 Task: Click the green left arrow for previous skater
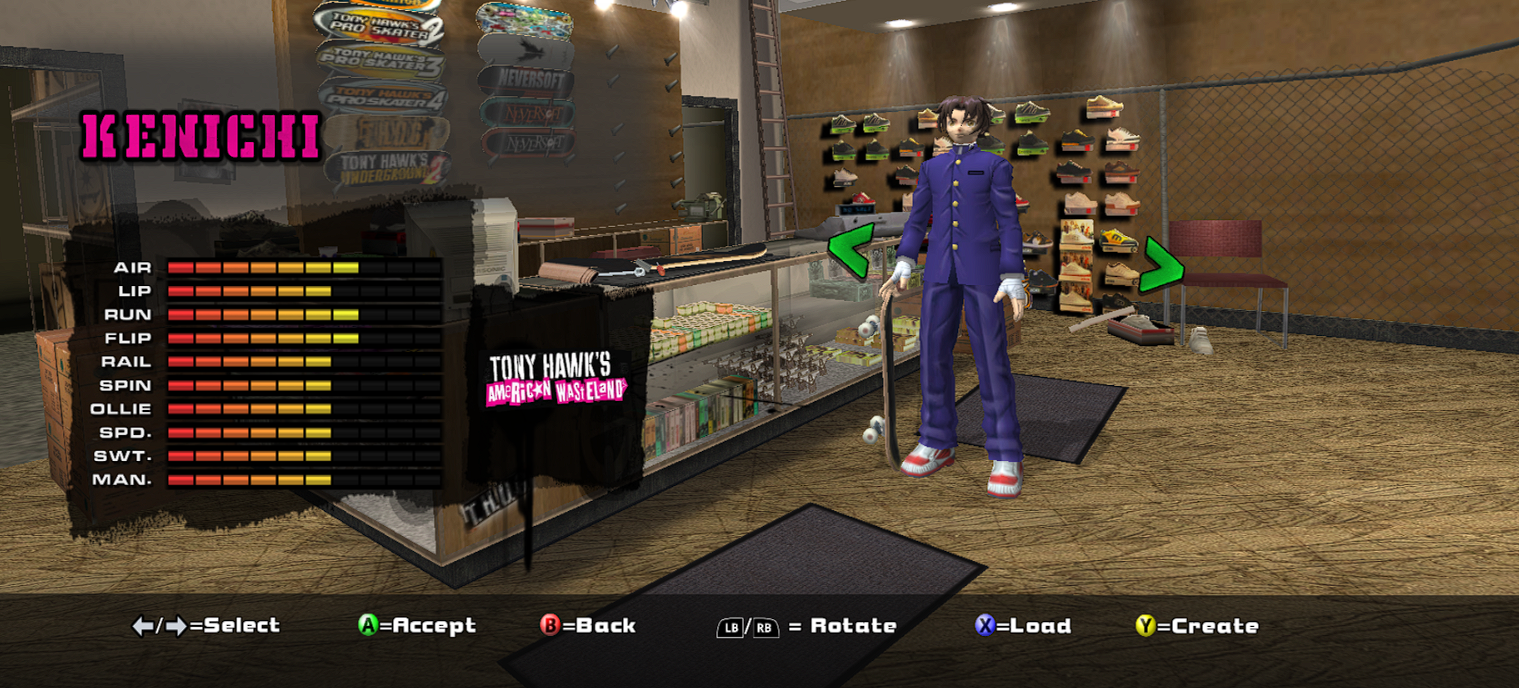pyautogui.click(x=851, y=251)
